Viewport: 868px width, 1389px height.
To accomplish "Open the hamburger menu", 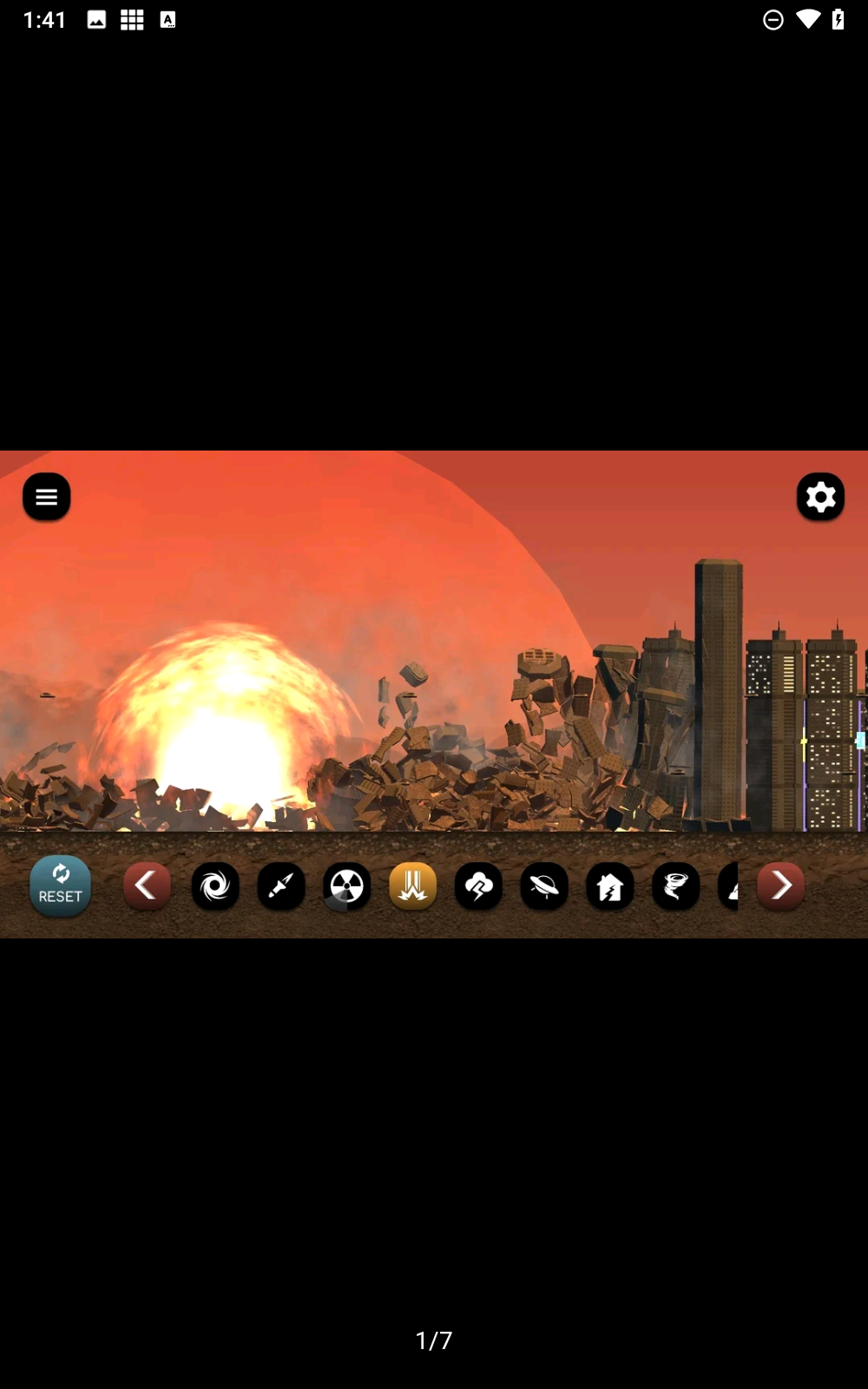I will tap(47, 497).
